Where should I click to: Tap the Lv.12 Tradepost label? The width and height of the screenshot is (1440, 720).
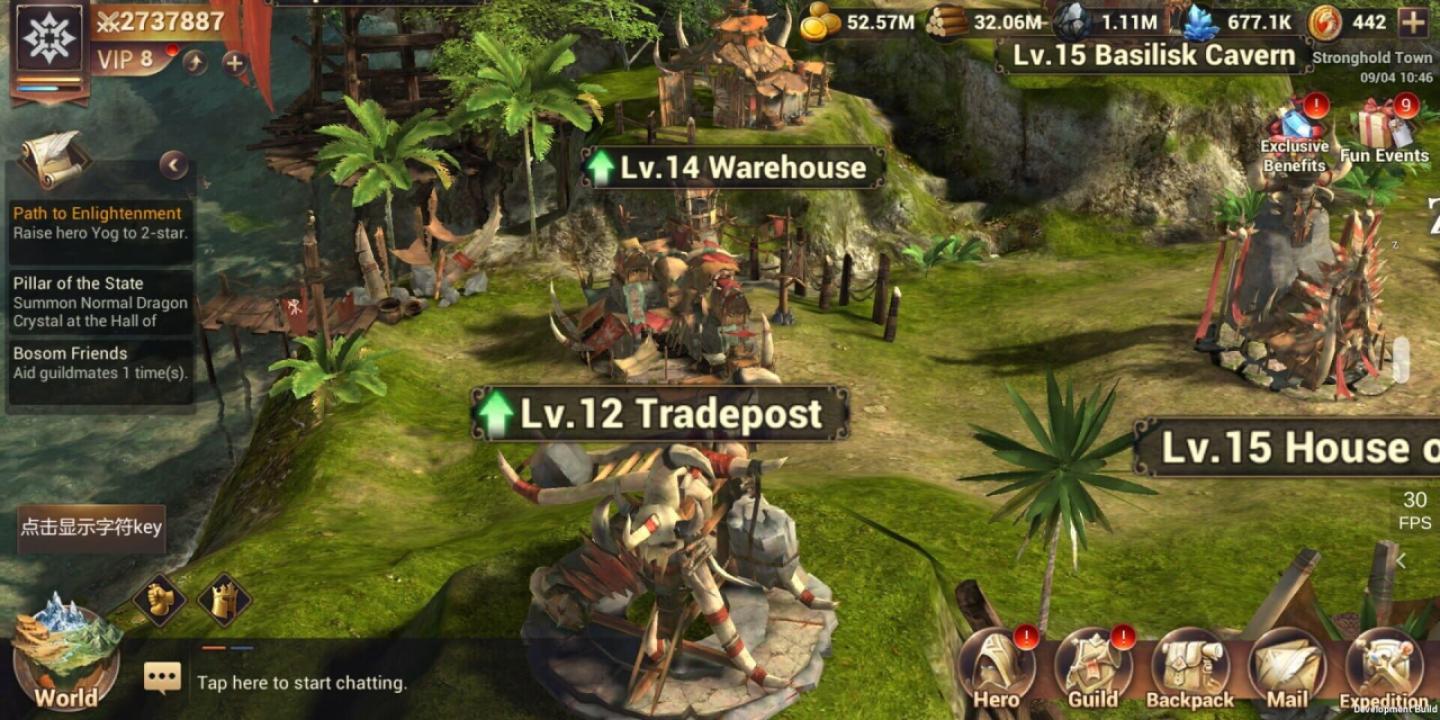[x=660, y=414]
